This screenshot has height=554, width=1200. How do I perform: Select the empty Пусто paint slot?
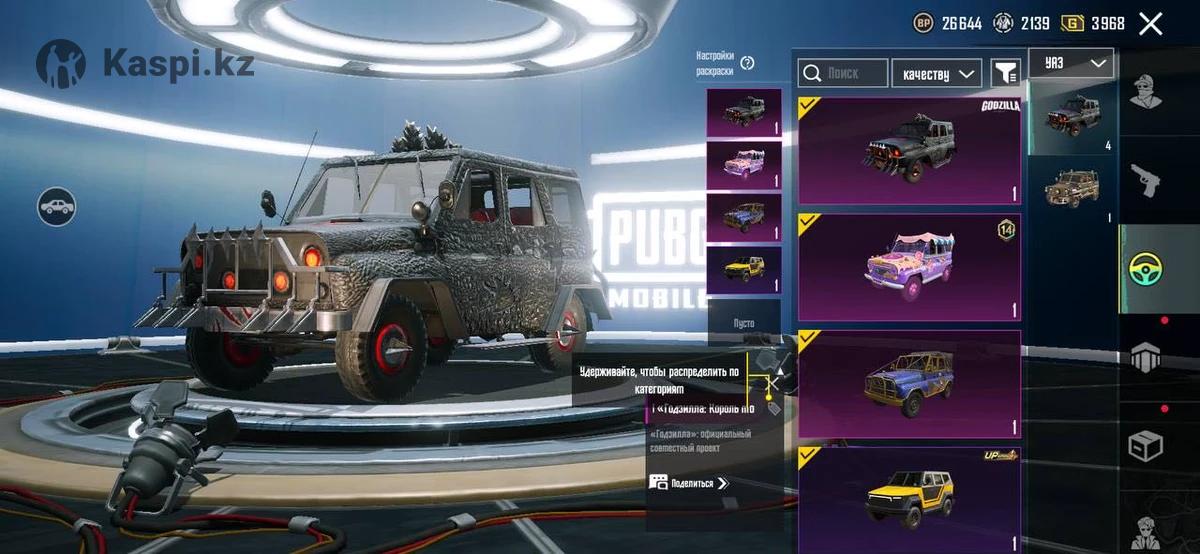[744, 322]
